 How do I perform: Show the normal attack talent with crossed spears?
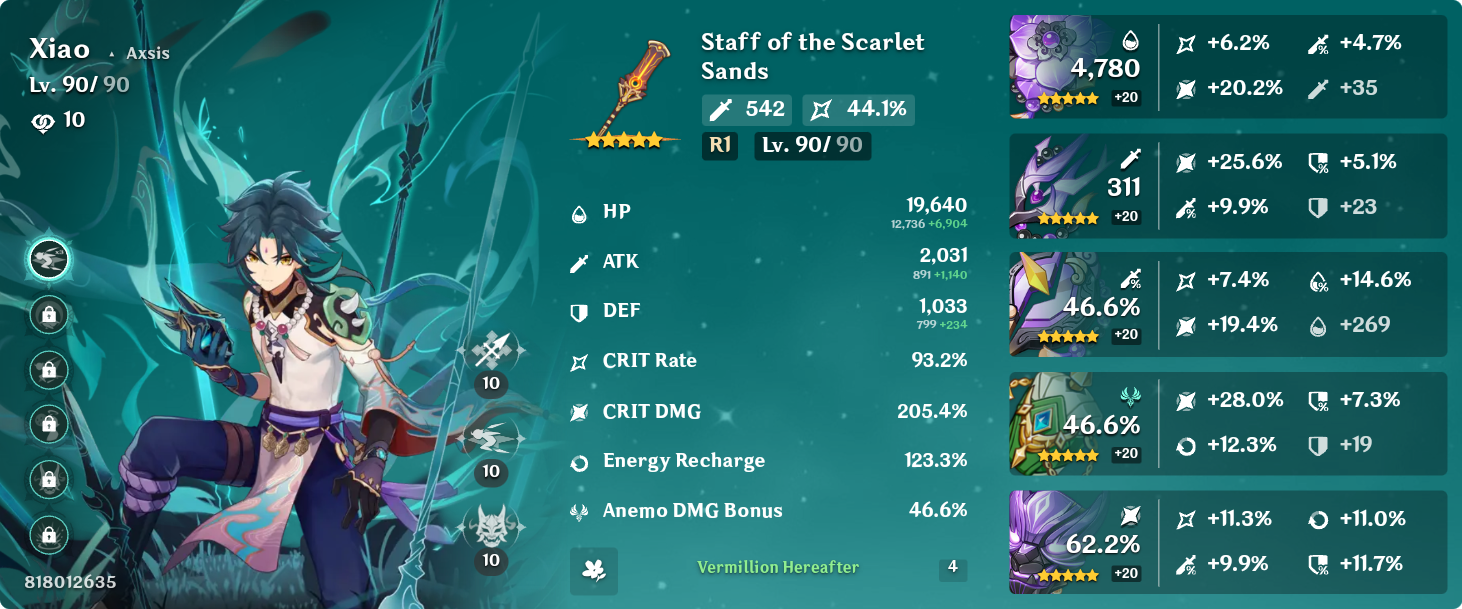coord(491,351)
